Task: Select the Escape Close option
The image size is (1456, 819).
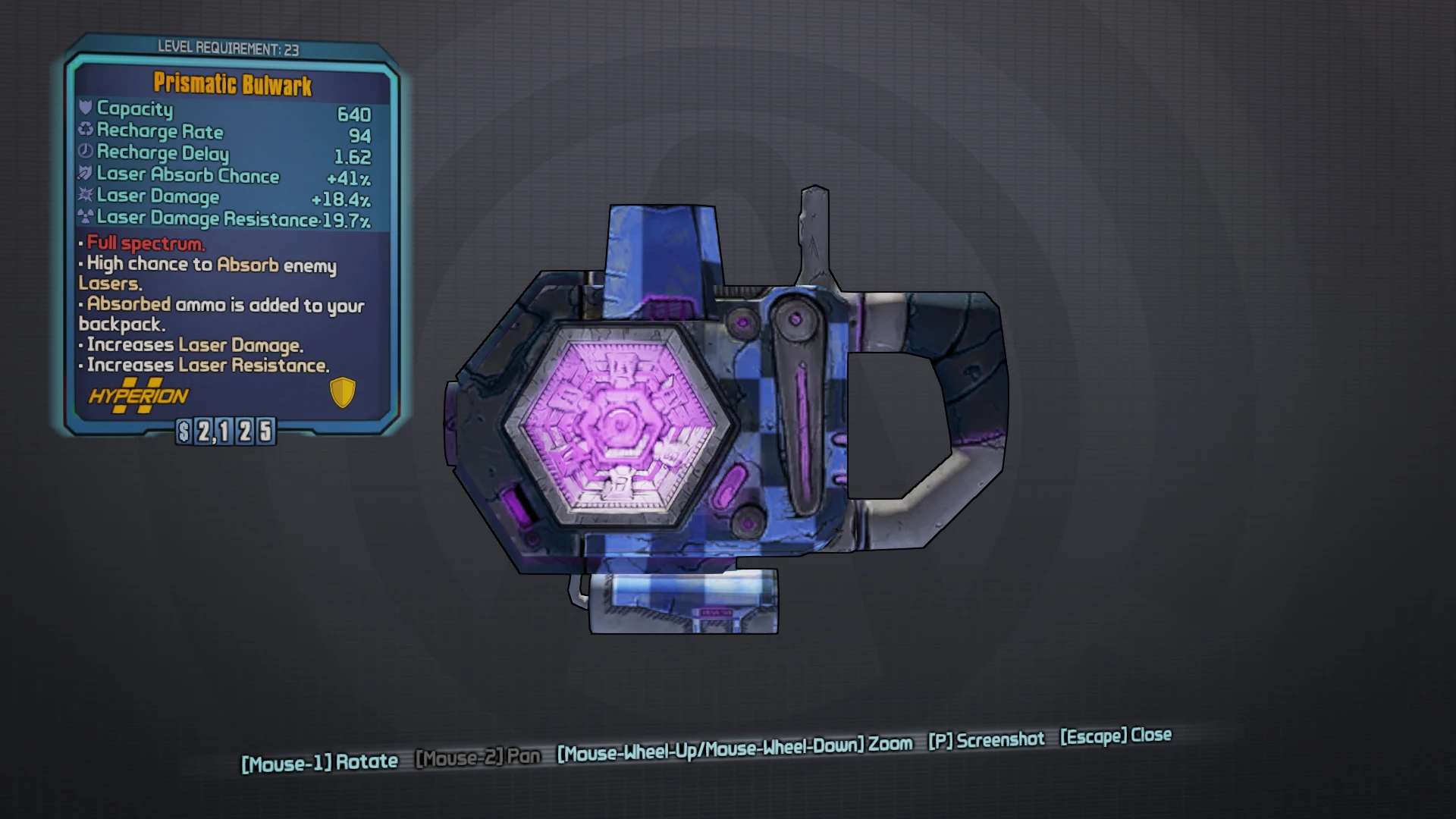Action: [1115, 736]
